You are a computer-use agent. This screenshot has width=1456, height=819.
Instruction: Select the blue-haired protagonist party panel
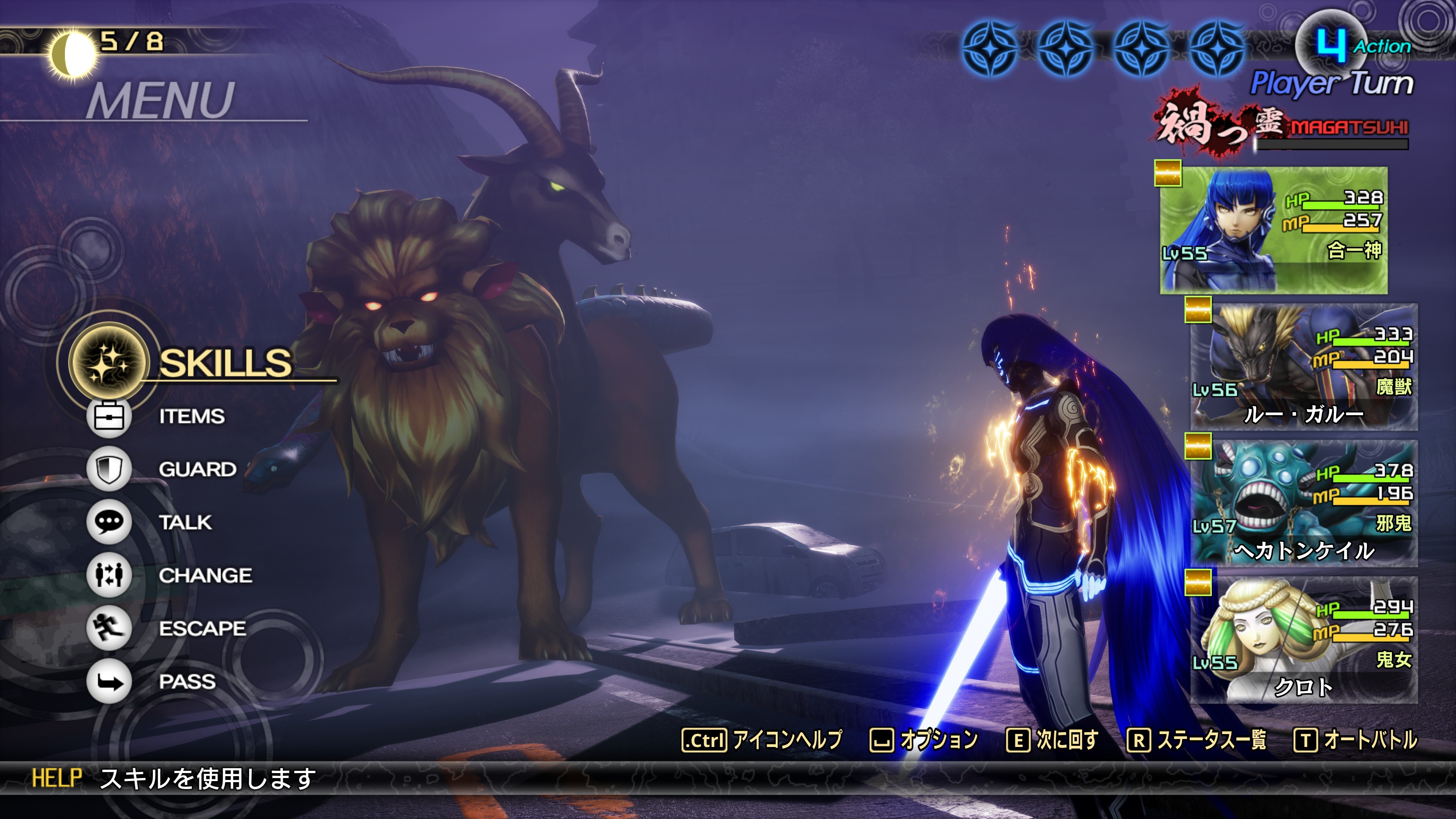click(1274, 230)
